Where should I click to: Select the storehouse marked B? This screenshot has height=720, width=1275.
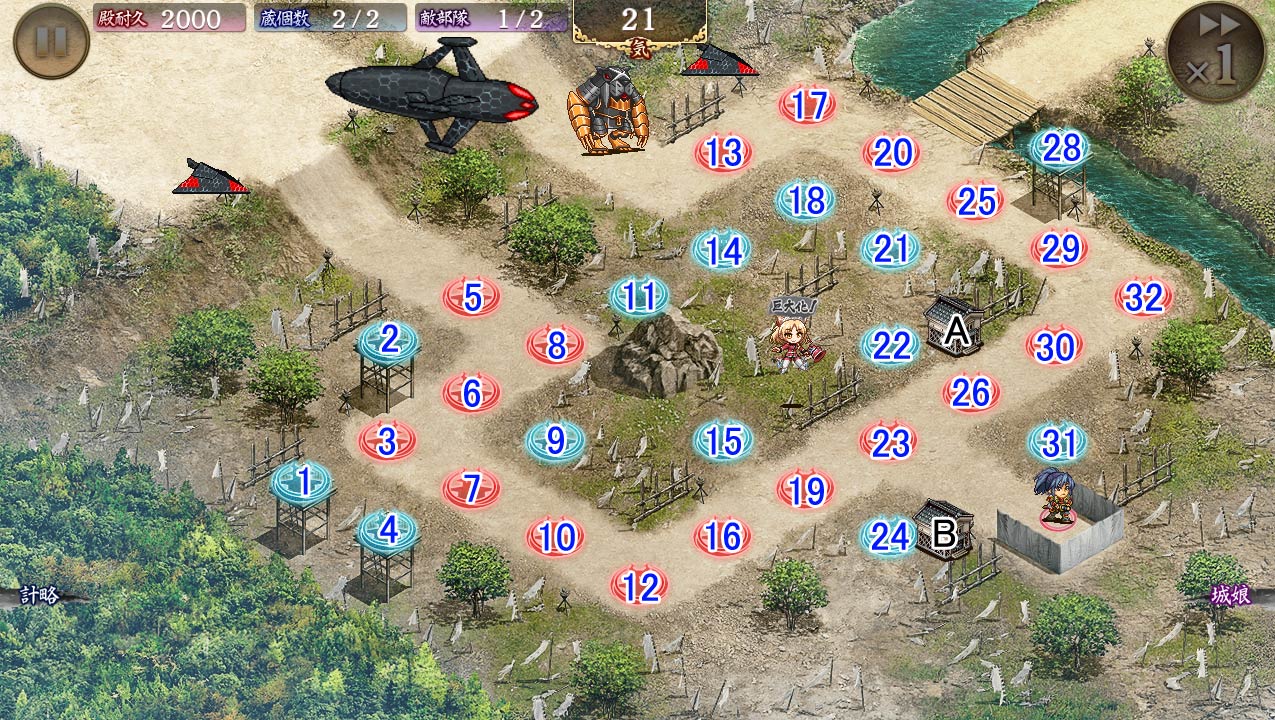click(942, 529)
